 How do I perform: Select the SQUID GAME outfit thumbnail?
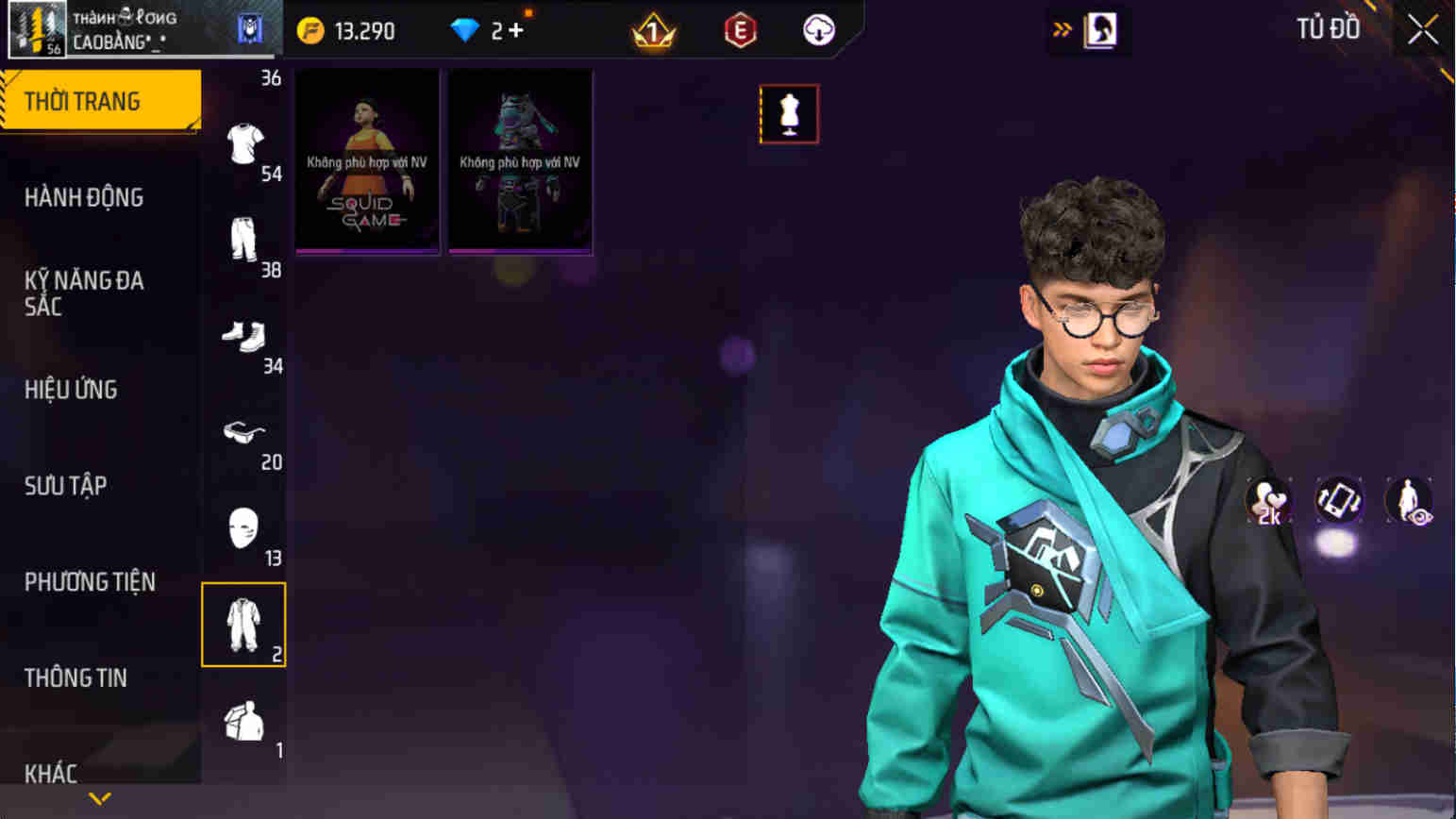[x=367, y=159]
